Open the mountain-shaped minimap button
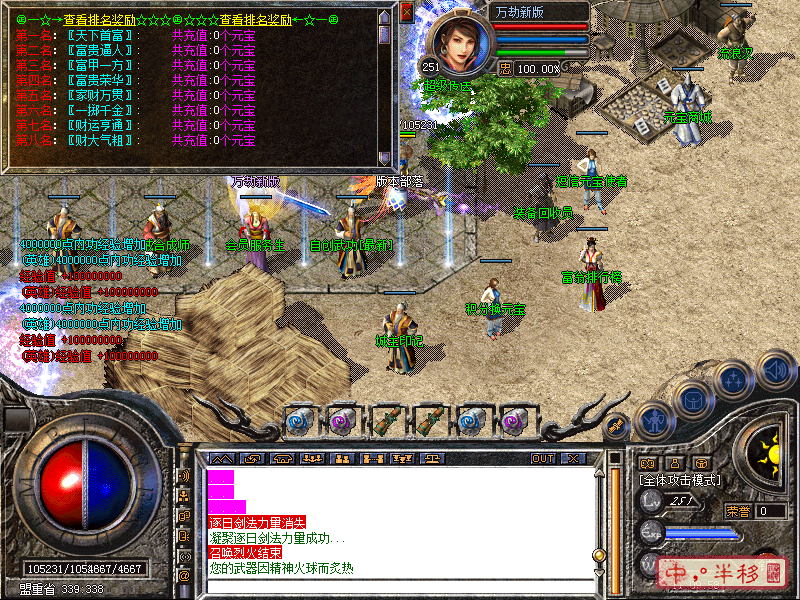Screen dimensions: 800x600 219,458
